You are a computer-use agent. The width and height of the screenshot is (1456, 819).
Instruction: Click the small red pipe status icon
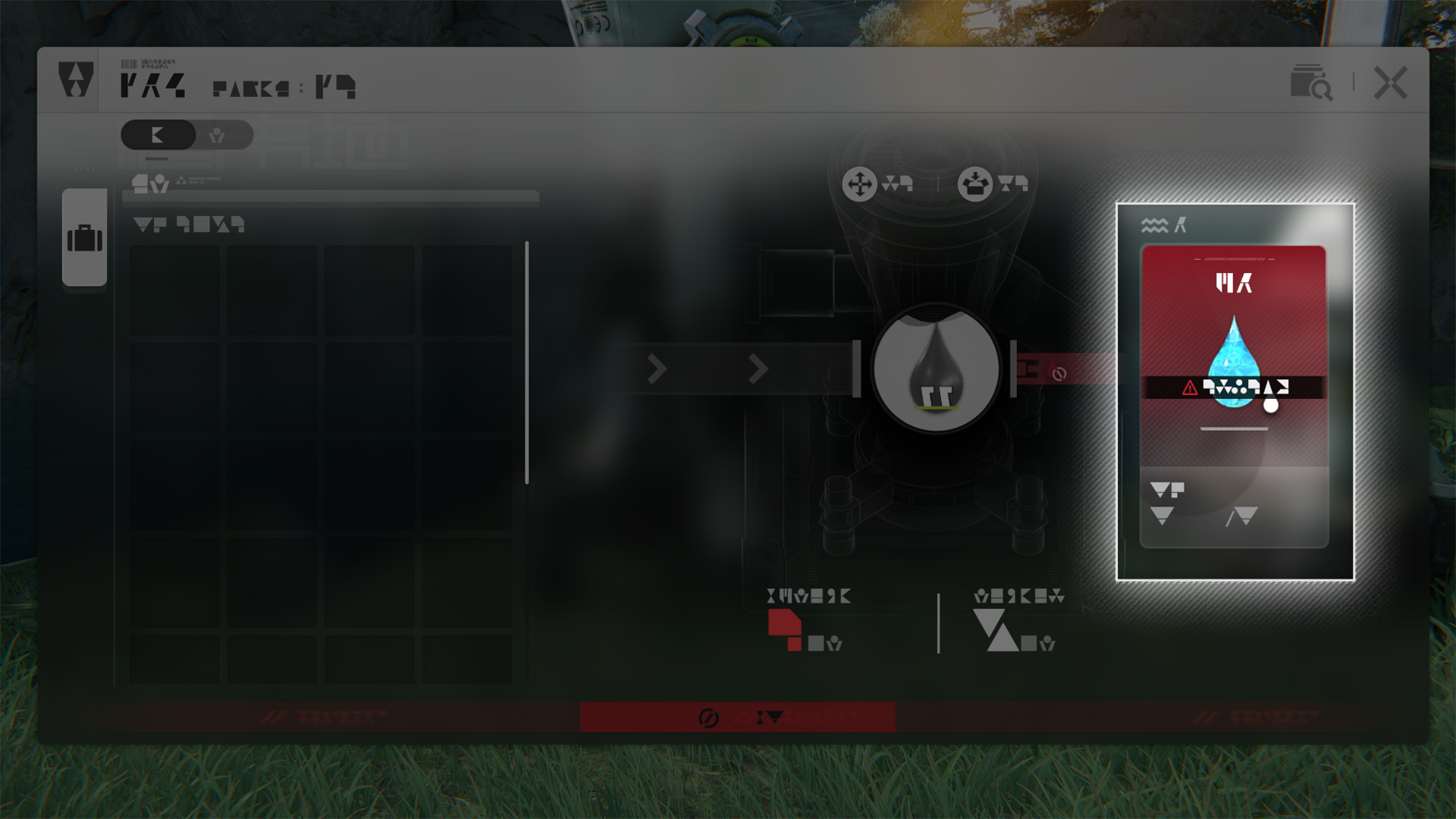(x=1059, y=373)
